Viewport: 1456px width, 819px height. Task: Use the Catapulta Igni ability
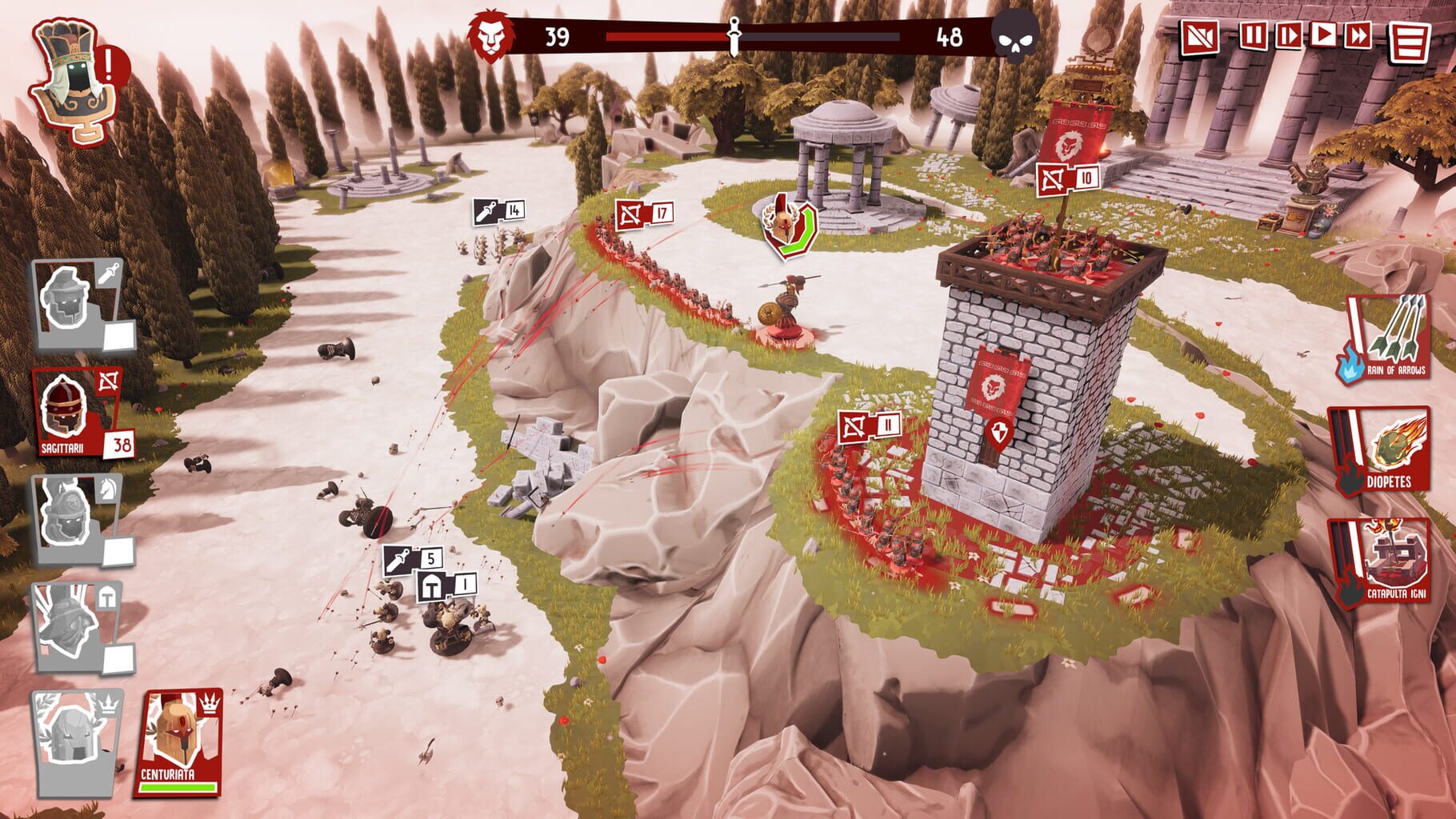tap(1395, 560)
